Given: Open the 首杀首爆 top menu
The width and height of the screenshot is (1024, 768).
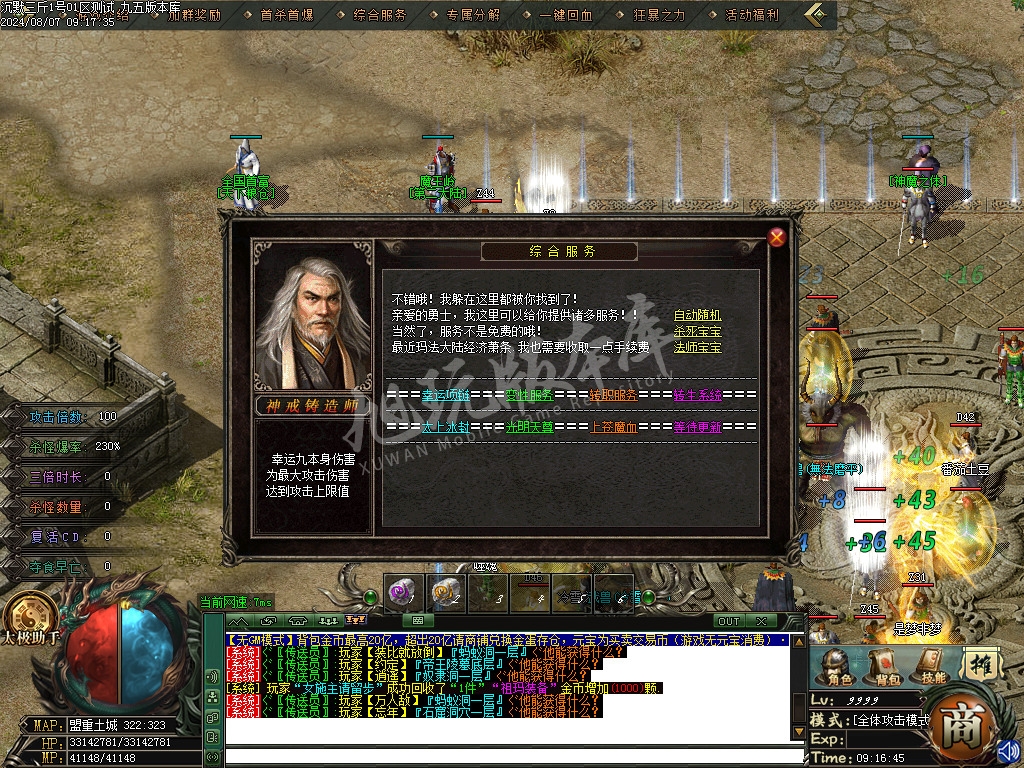Looking at the screenshot, I should pyautogui.click(x=286, y=15).
